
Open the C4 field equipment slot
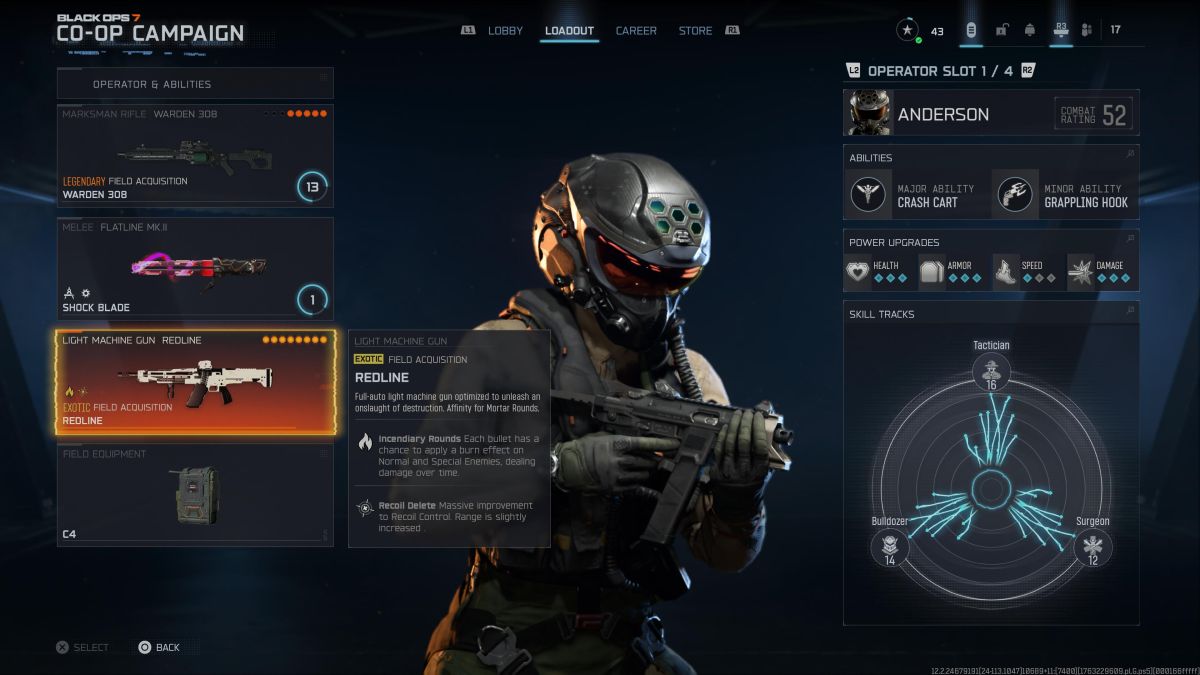pyautogui.click(x=195, y=495)
